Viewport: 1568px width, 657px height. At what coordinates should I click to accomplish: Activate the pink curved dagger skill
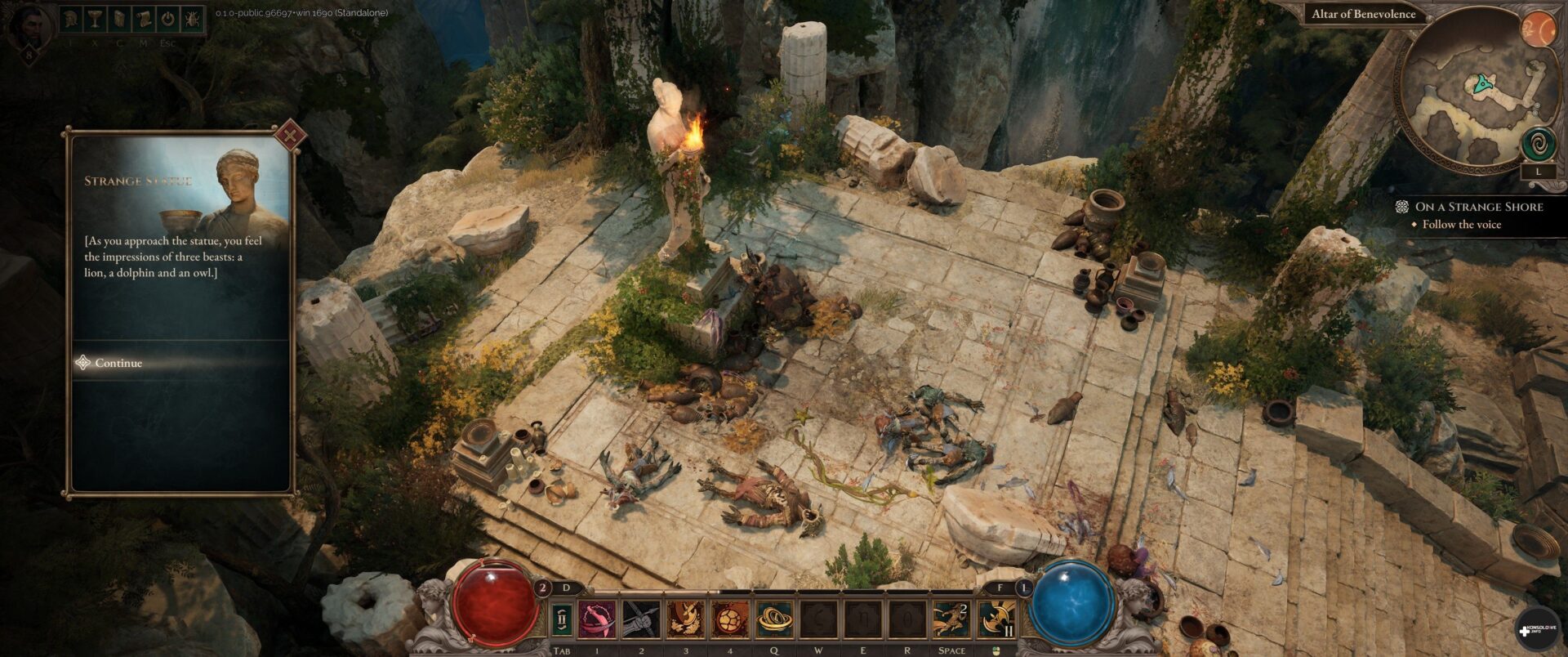[x=598, y=619]
